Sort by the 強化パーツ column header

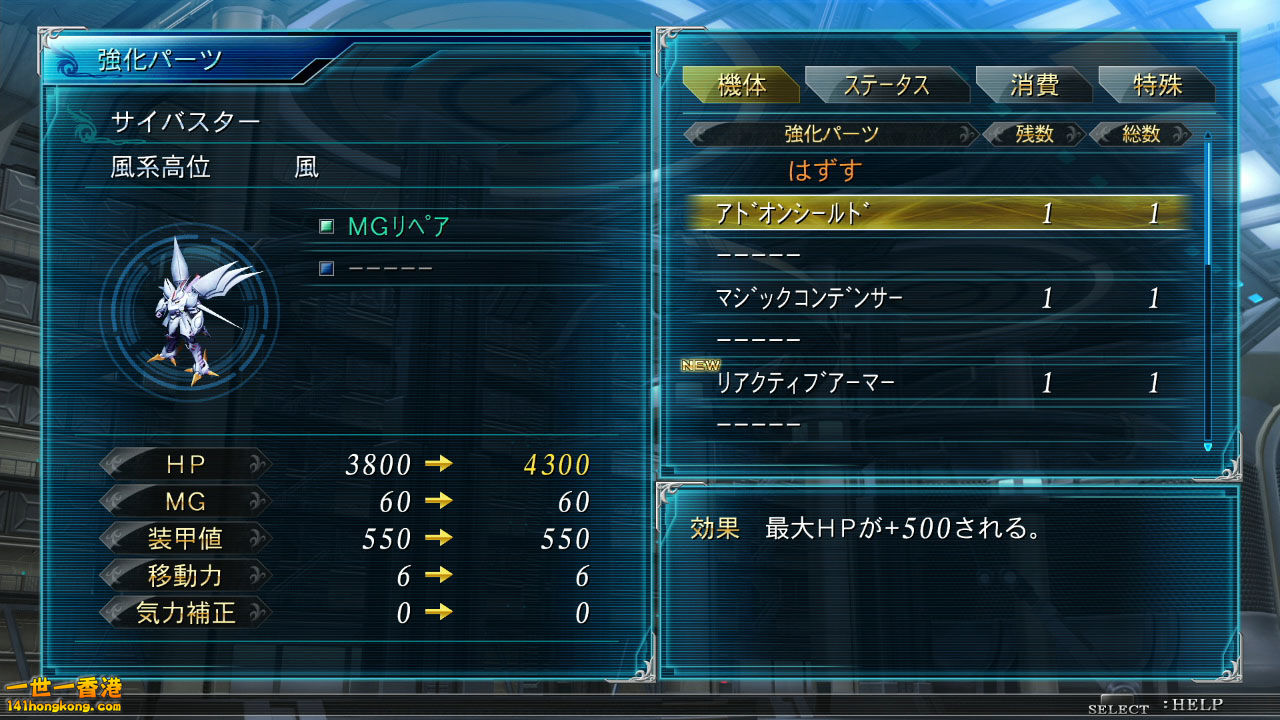tap(831, 134)
